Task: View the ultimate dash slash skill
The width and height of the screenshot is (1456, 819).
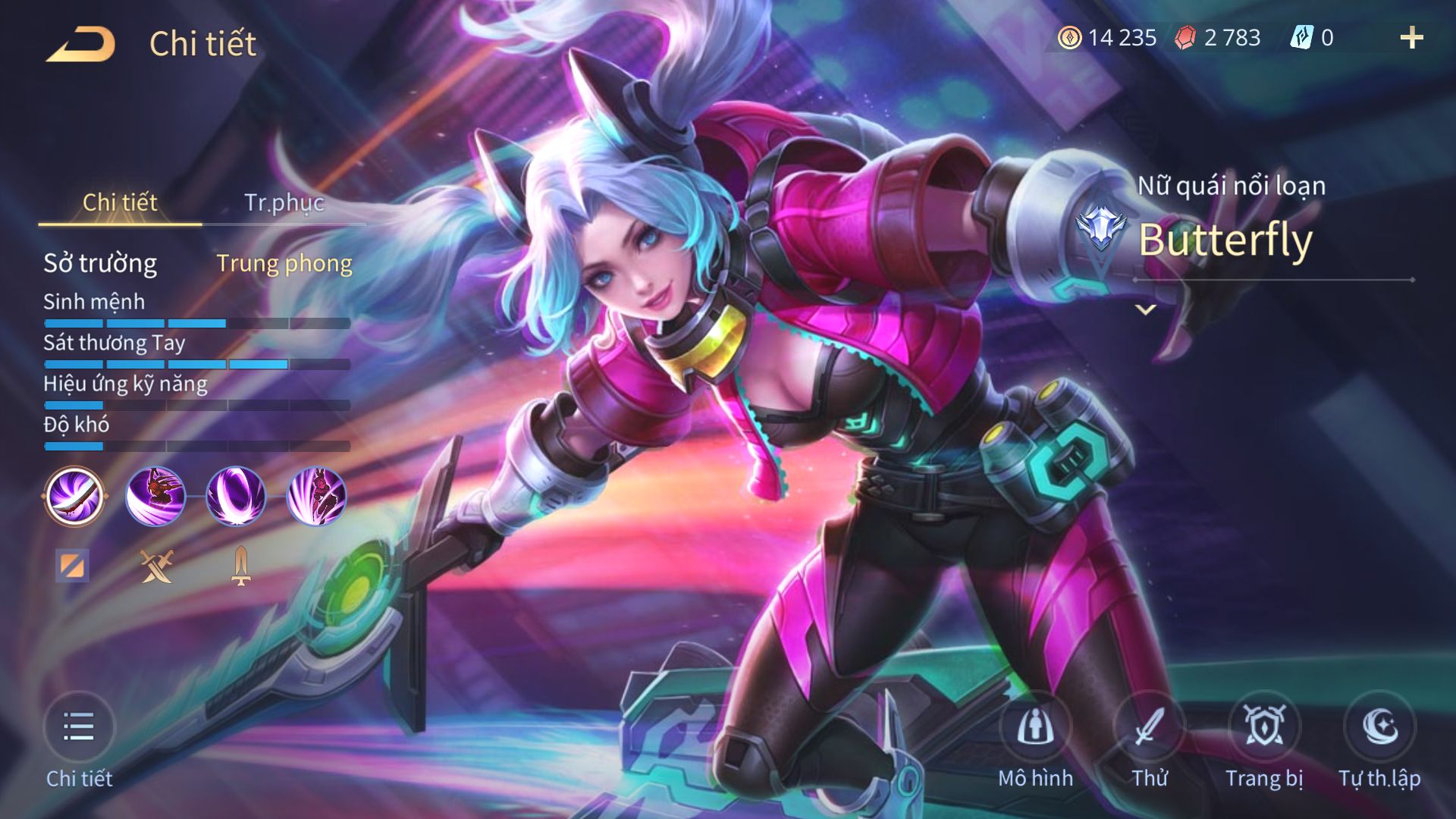Action: click(317, 497)
